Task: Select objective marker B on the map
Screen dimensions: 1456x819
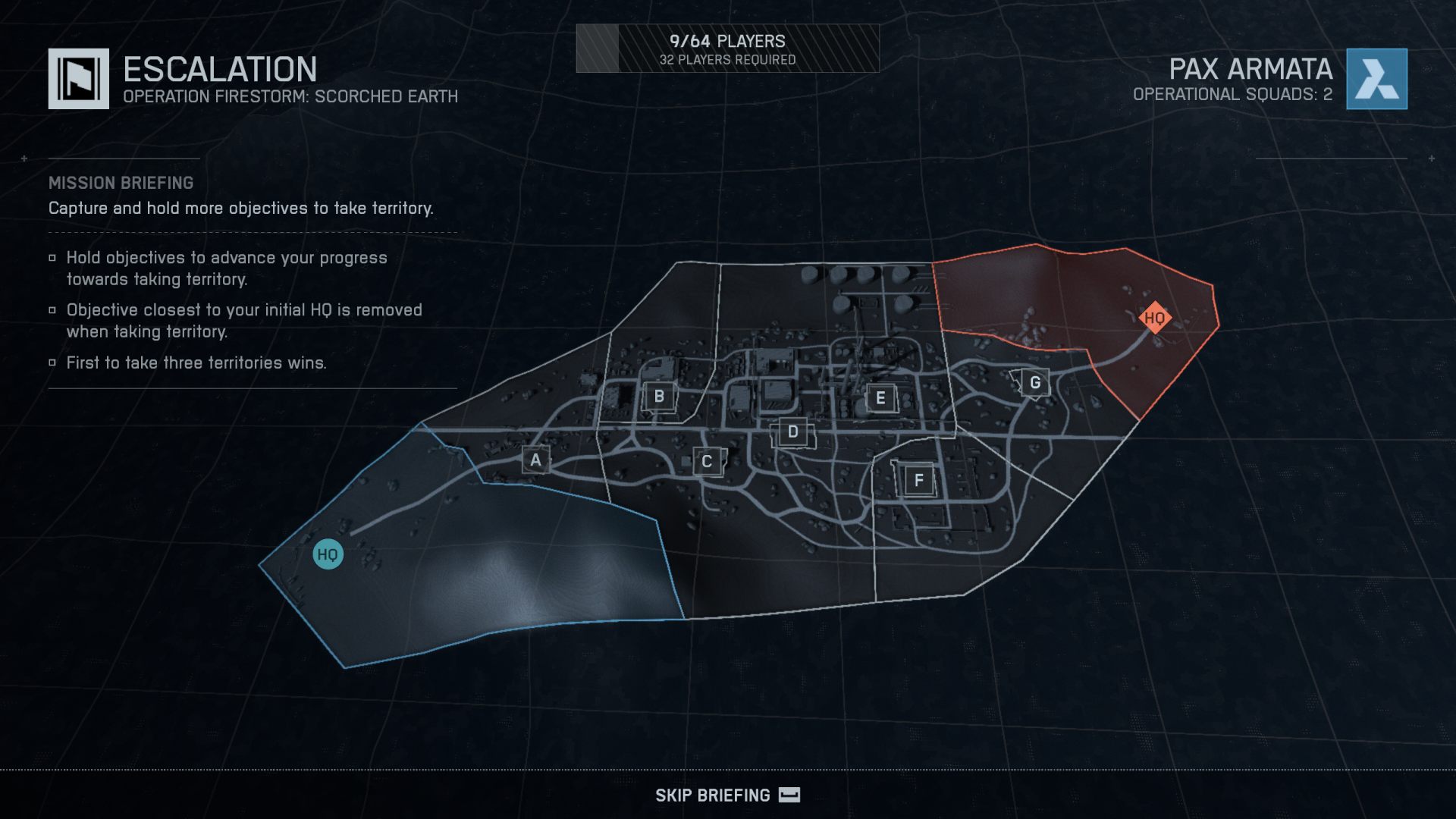Action: (659, 396)
